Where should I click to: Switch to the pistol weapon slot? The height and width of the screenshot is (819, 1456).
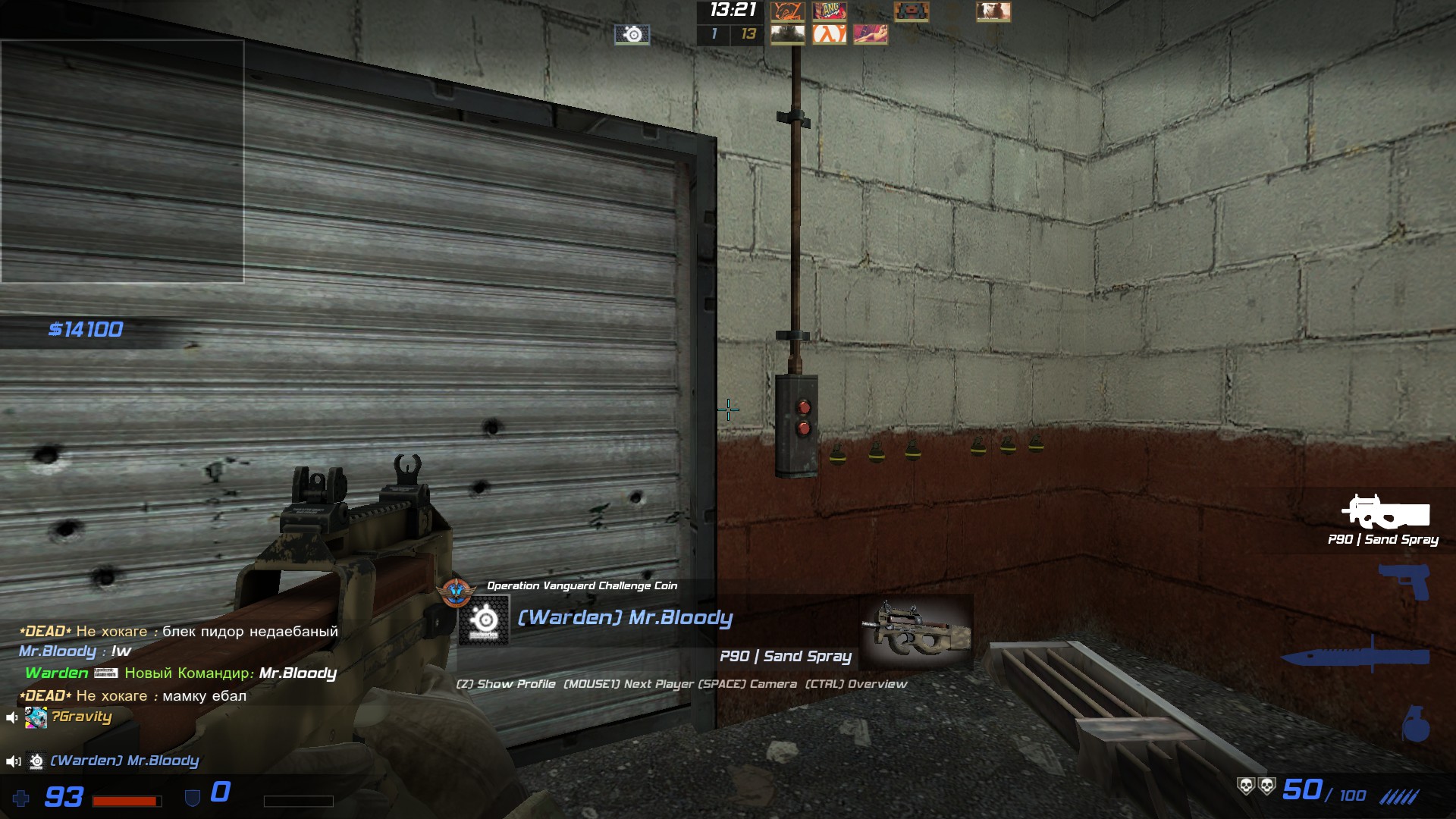coord(1404,582)
